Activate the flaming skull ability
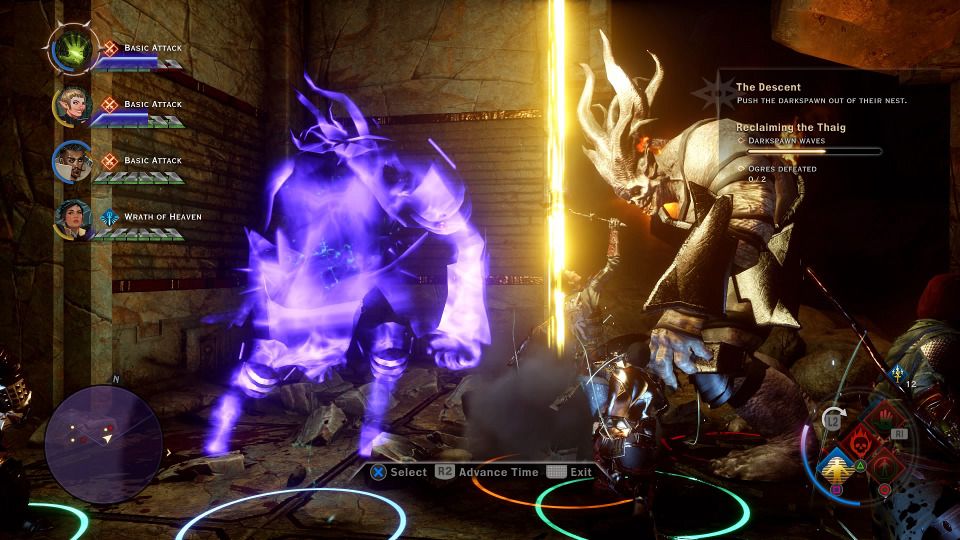The image size is (960, 540). coord(859,441)
